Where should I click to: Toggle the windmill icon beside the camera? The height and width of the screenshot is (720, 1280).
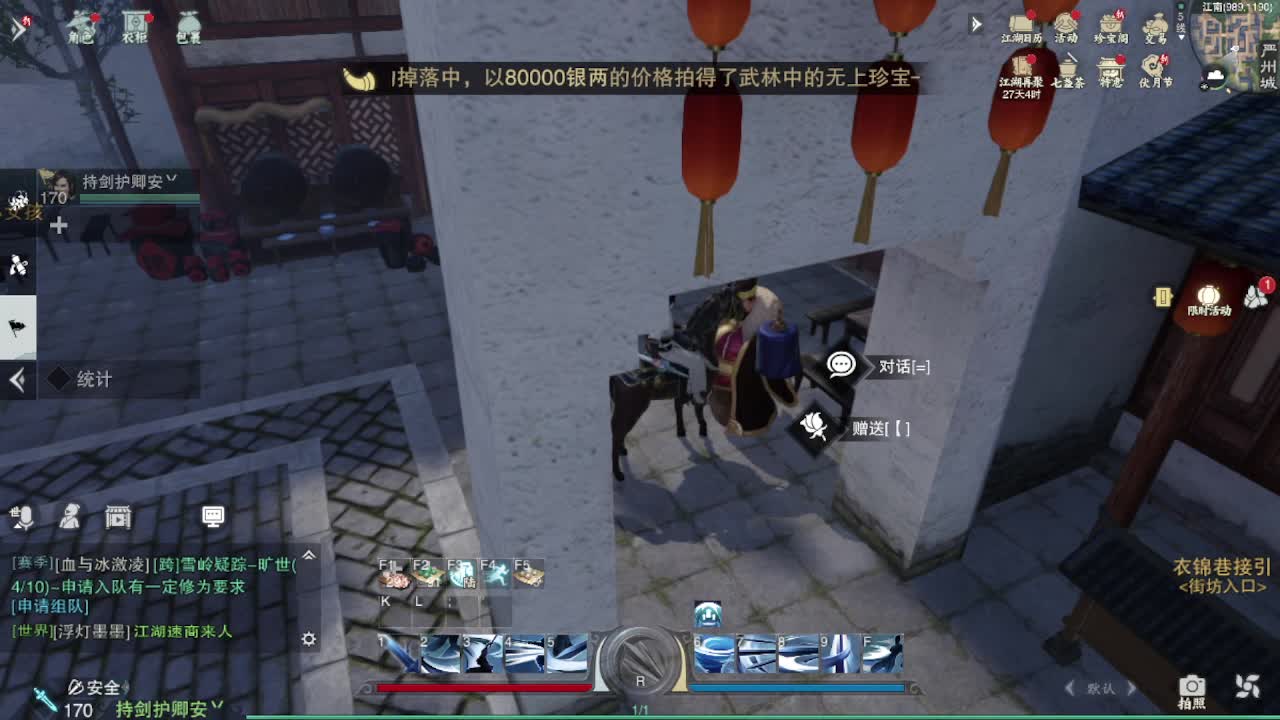1247,685
